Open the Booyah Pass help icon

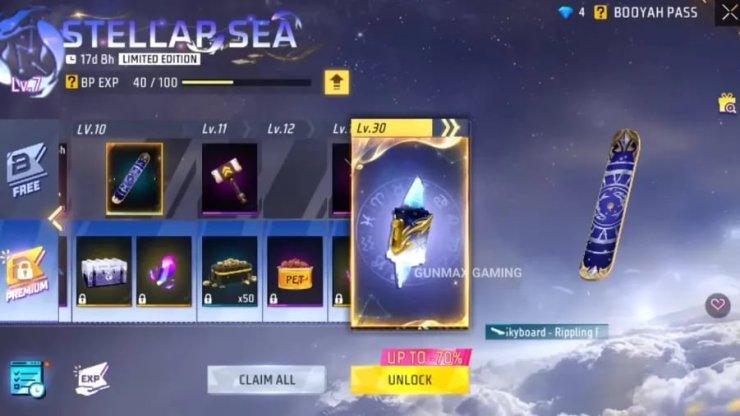[x=601, y=13]
